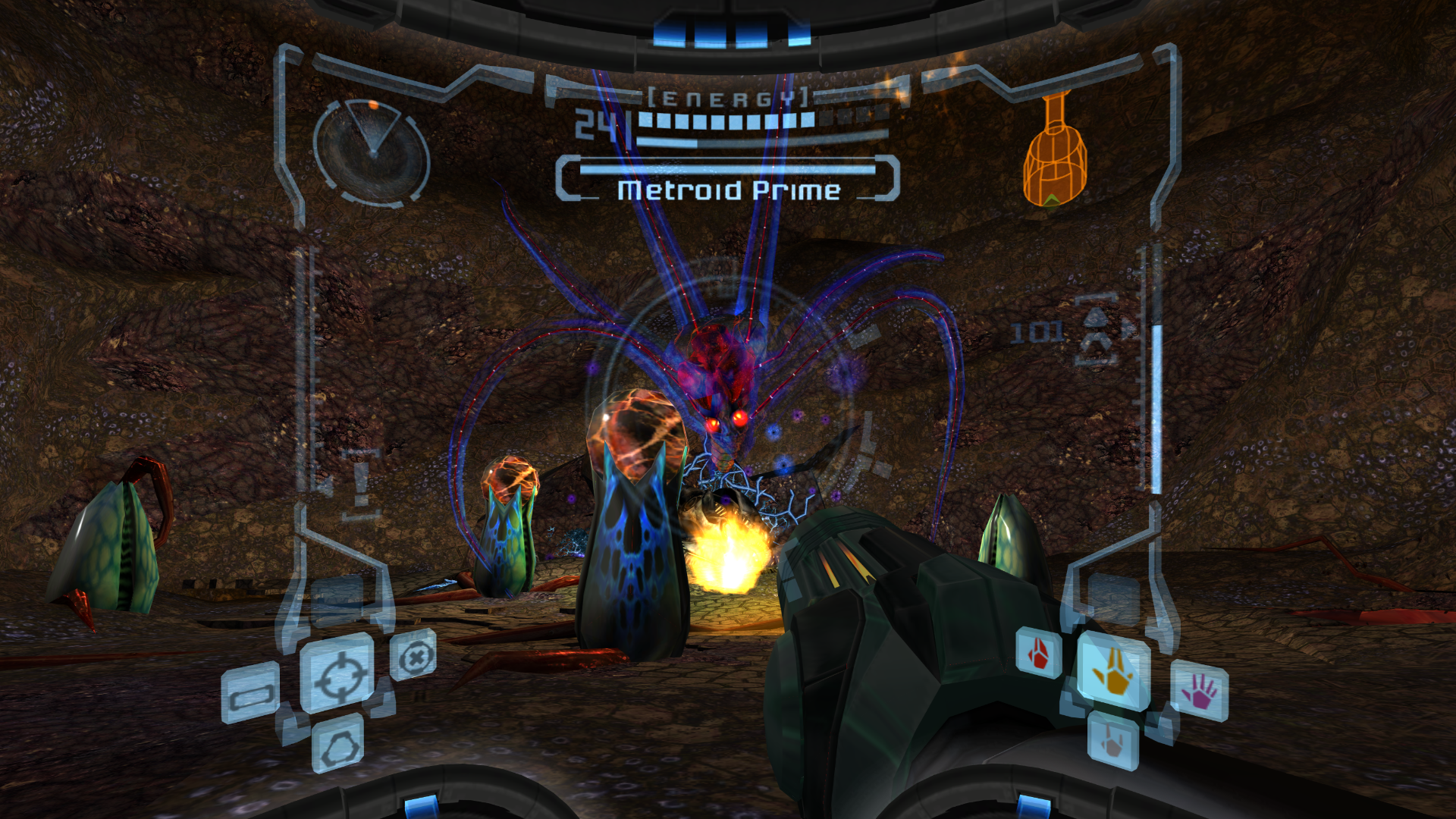The height and width of the screenshot is (819, 1456).
Task: Choose the hexagon Thermal Visor icon
Action: point(338,744)
